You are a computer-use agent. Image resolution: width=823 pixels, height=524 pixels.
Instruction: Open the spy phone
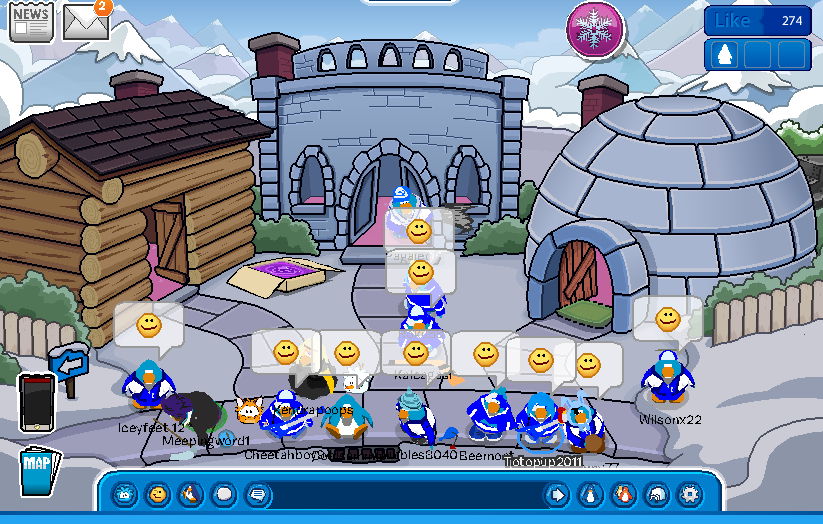(x=35, y=403)
